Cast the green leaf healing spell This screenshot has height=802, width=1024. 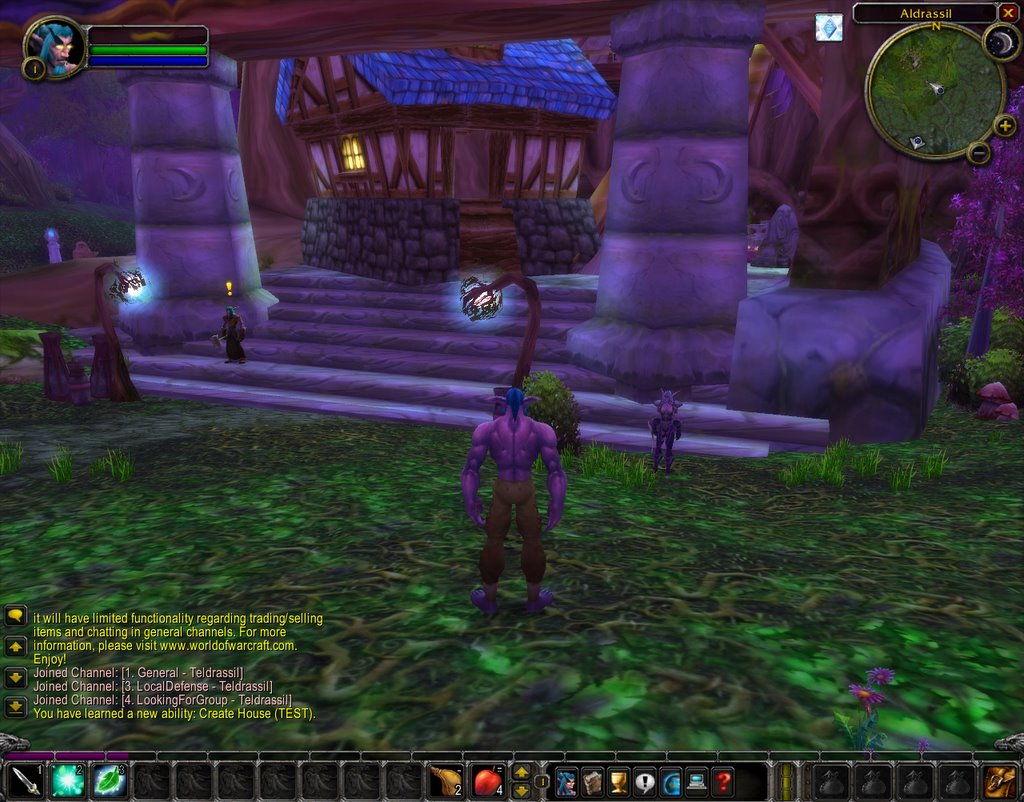point(110,781)
